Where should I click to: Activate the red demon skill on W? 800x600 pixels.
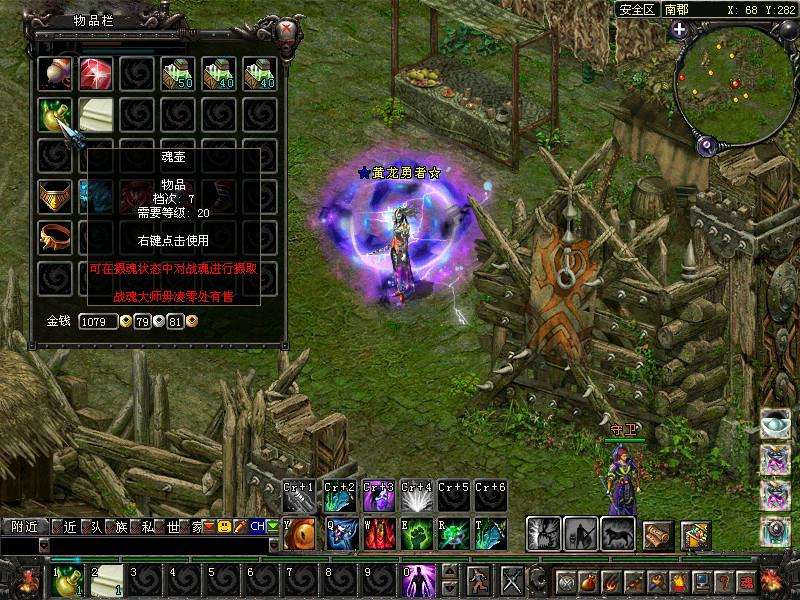(378, 534)
